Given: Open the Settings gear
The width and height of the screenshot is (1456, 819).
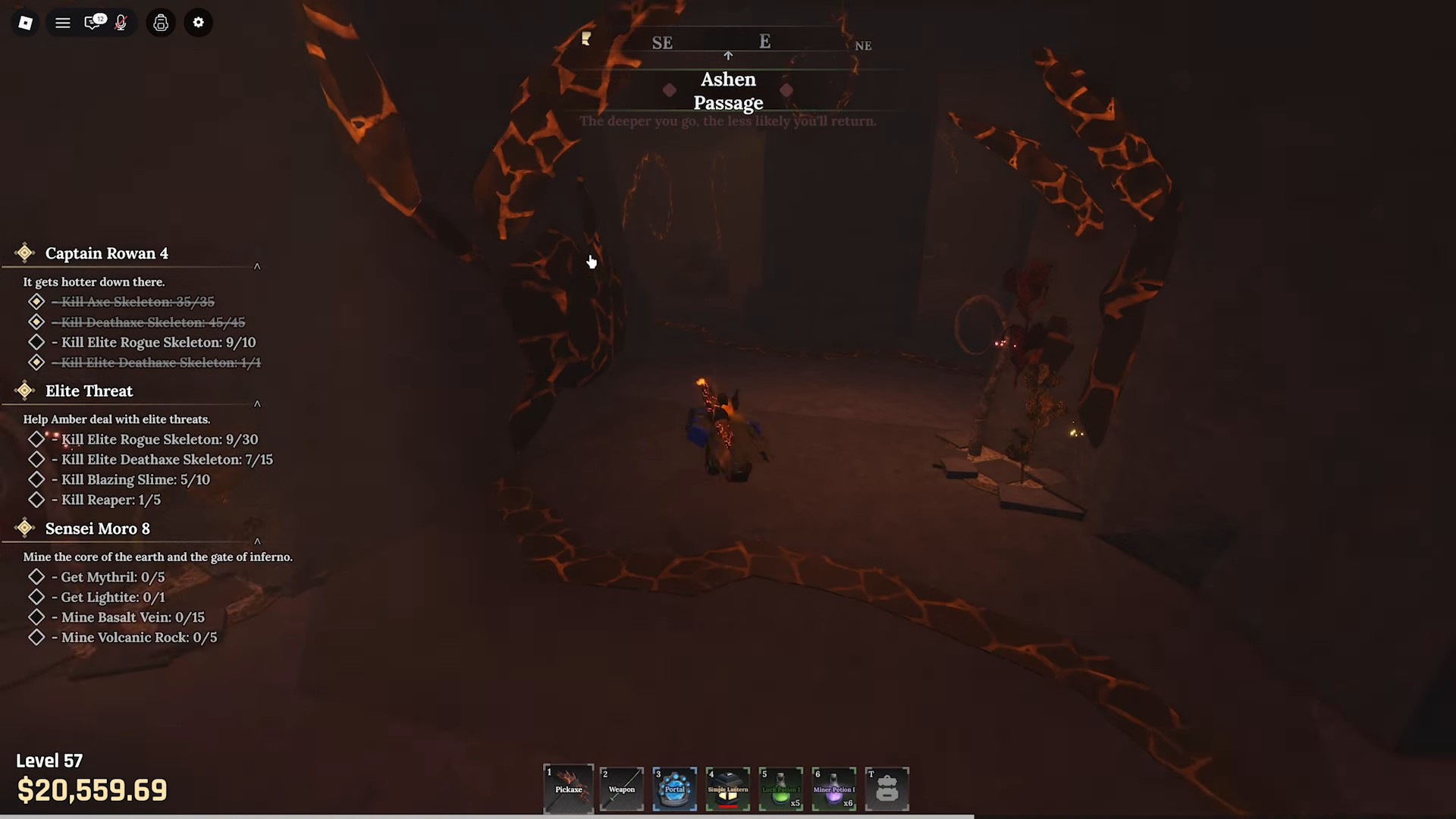Looking at the screenshot, I should 198,23.
